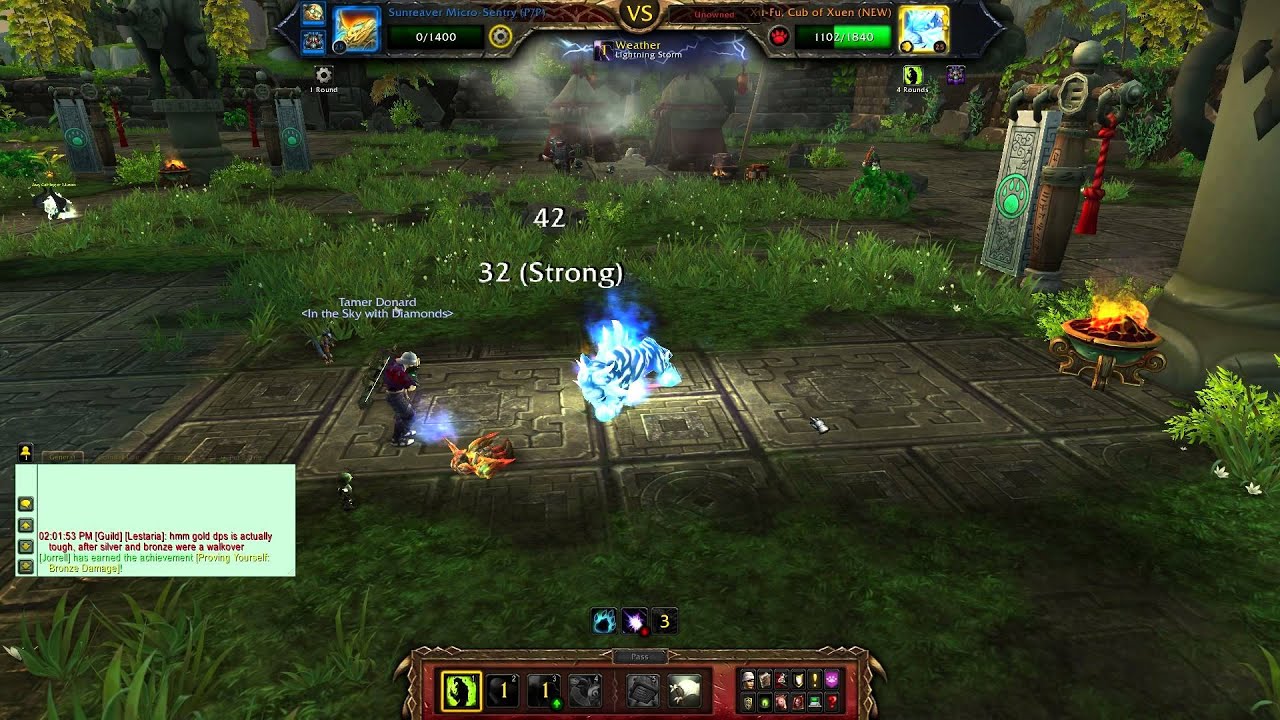Screen dimensions: 1280x720
Task: Select the second pet ability slot
Action: pyautogui.click(x=504, y=690)
